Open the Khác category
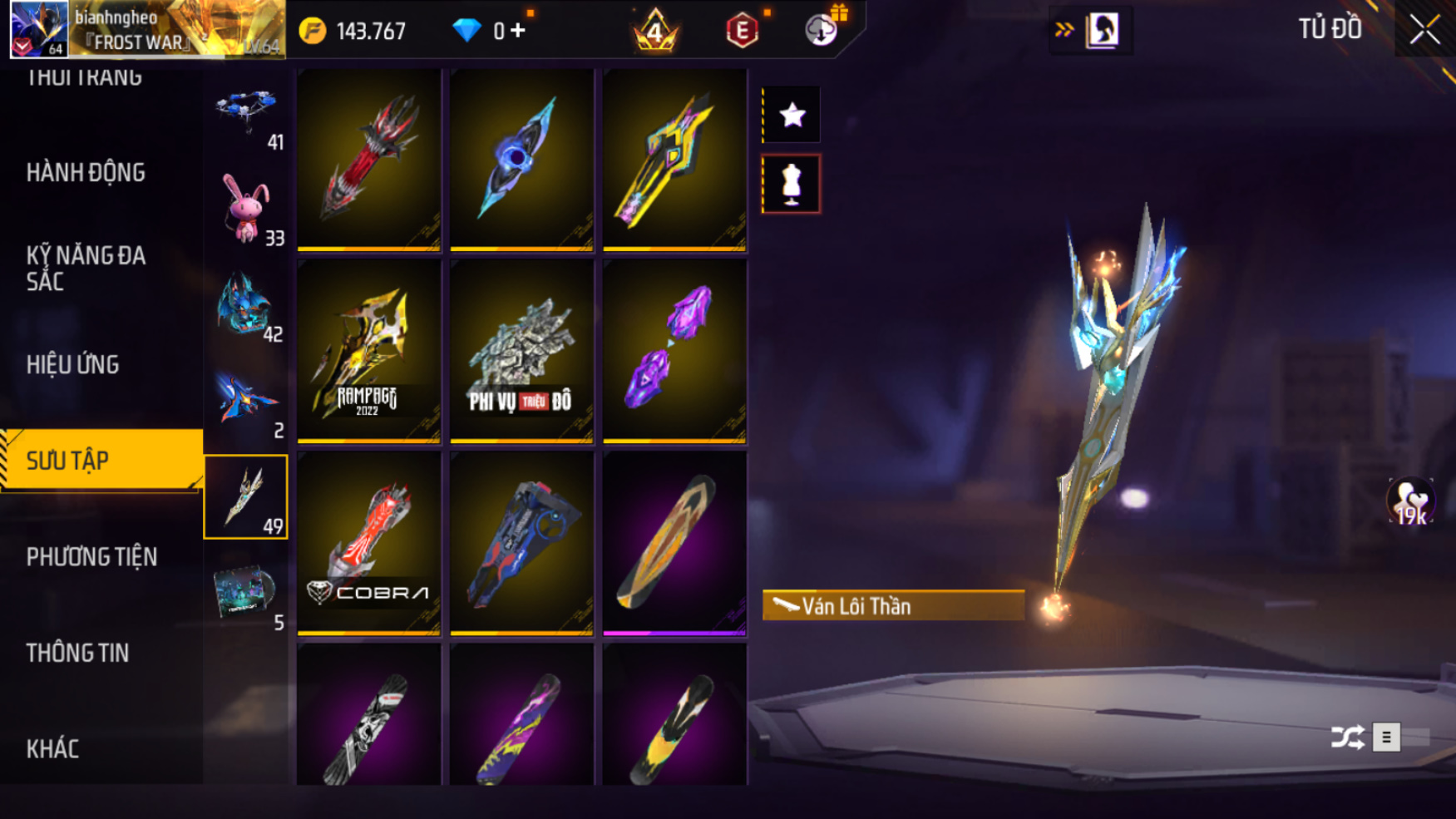1456x819 pixels. pyautogui.click(x=53, y=748)
